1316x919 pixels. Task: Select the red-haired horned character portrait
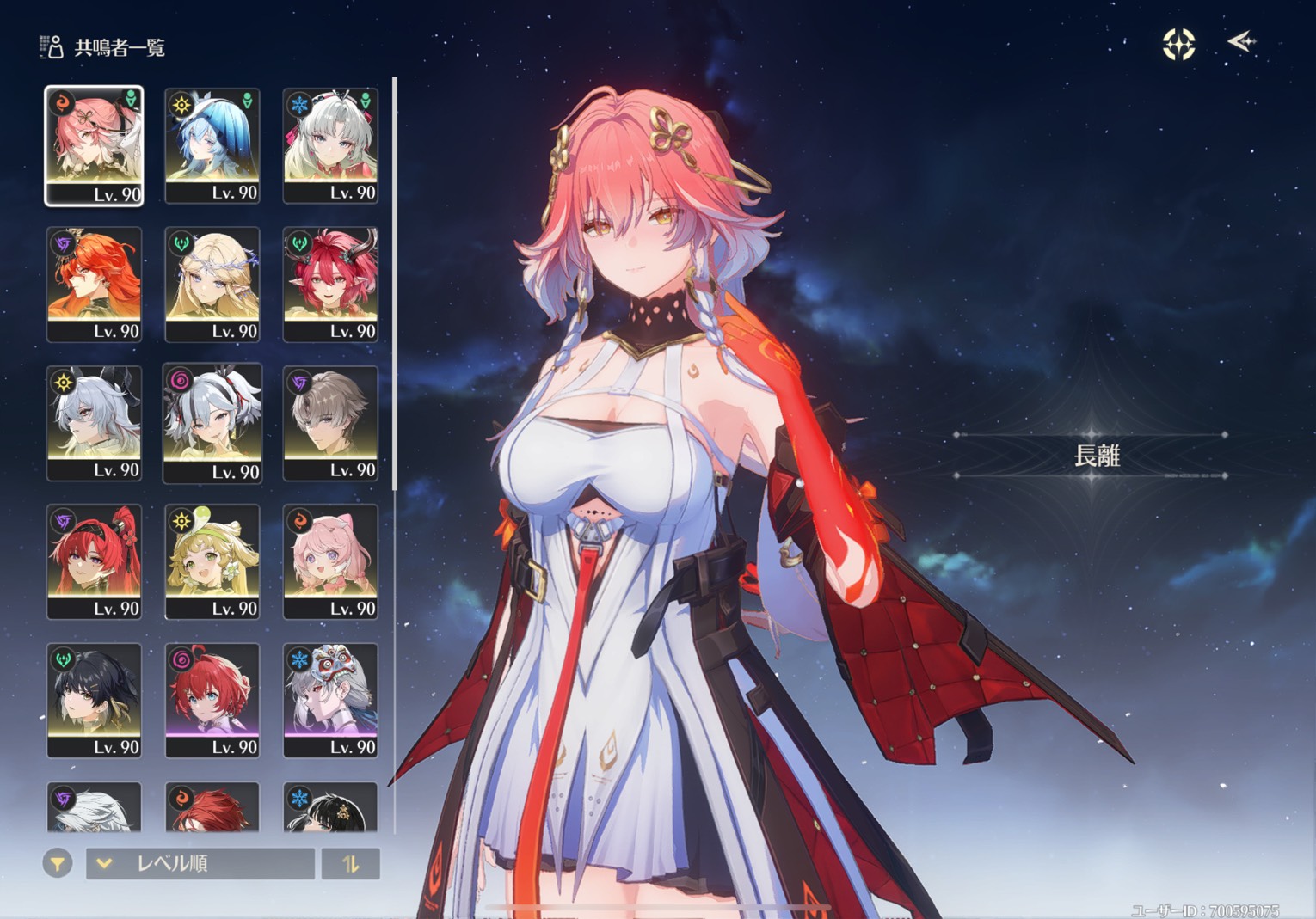[x=330, y=284]
